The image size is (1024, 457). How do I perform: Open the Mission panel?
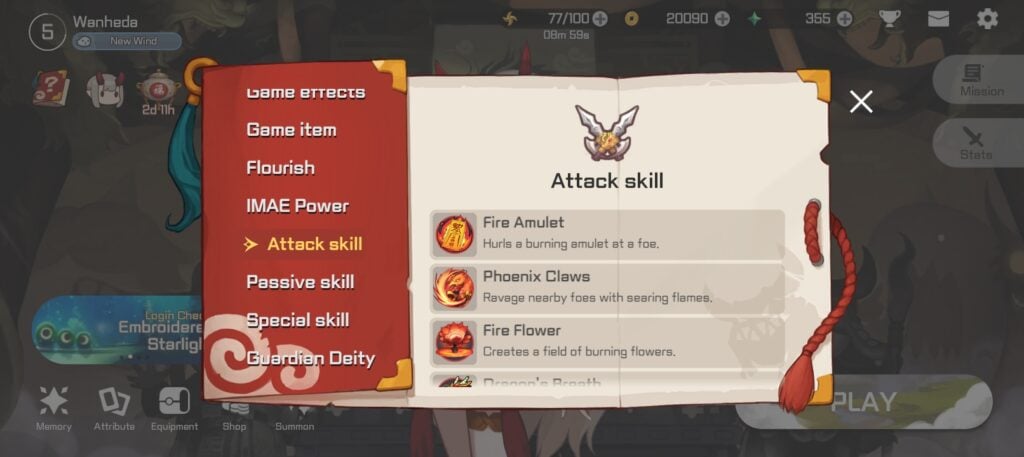click(x=980, y=79)
